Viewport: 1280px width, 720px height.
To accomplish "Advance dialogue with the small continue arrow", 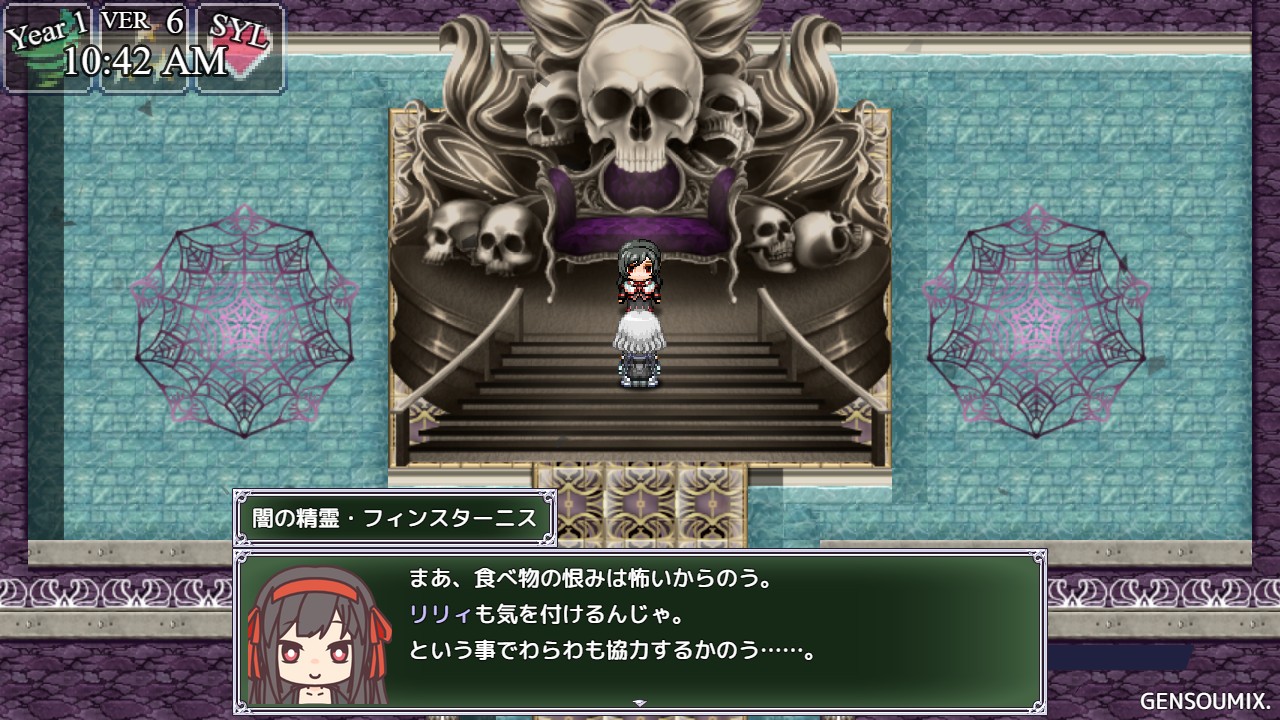I will pyautogui.click(x=640, y=703).
